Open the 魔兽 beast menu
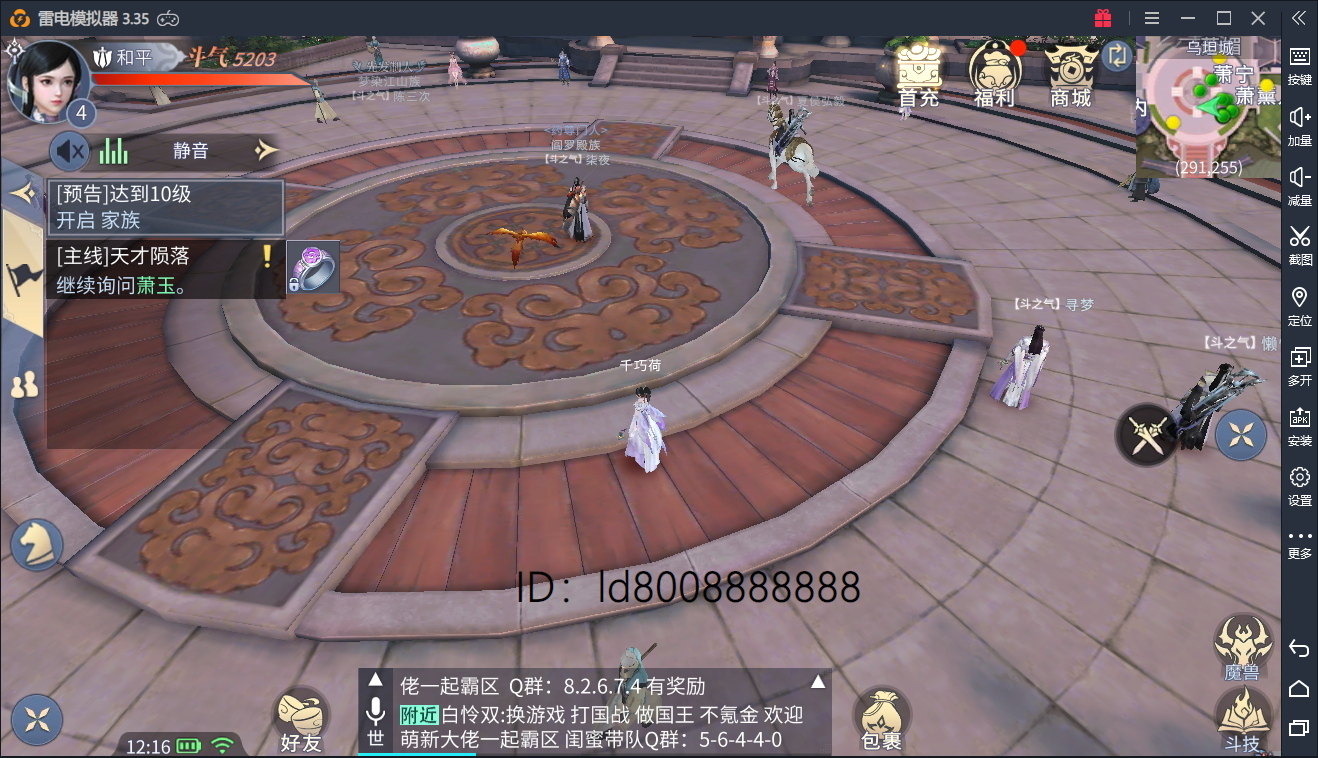This screenshot has width=1318, height=758. (x=1243, y=645)
